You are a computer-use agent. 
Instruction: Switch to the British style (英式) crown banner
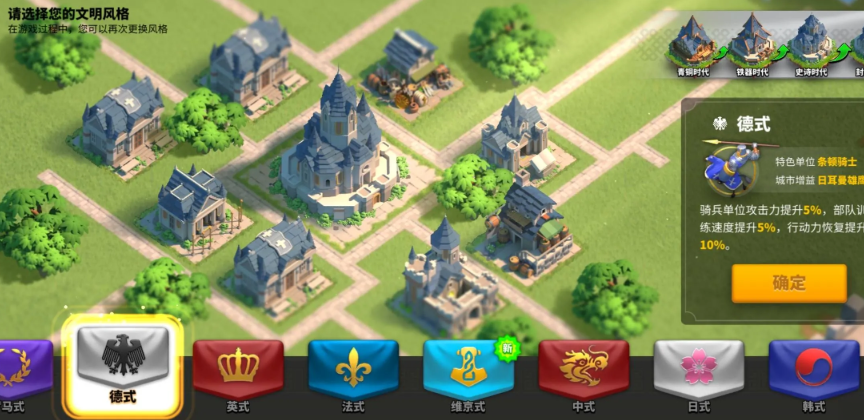[x=238, y=372]
